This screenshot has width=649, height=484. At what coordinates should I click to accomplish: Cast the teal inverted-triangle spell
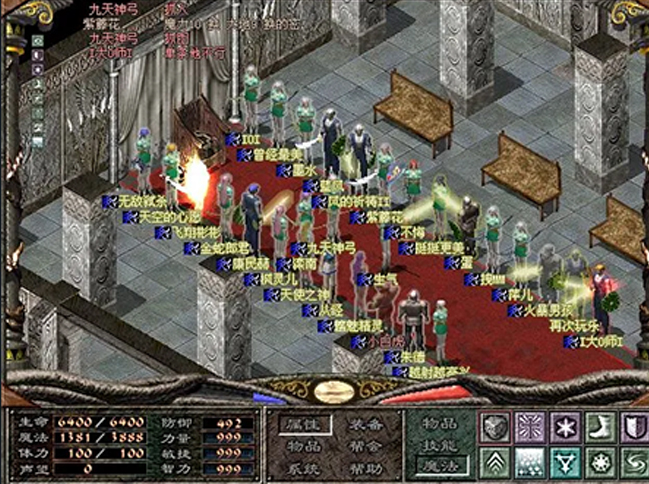click(563, 462)
